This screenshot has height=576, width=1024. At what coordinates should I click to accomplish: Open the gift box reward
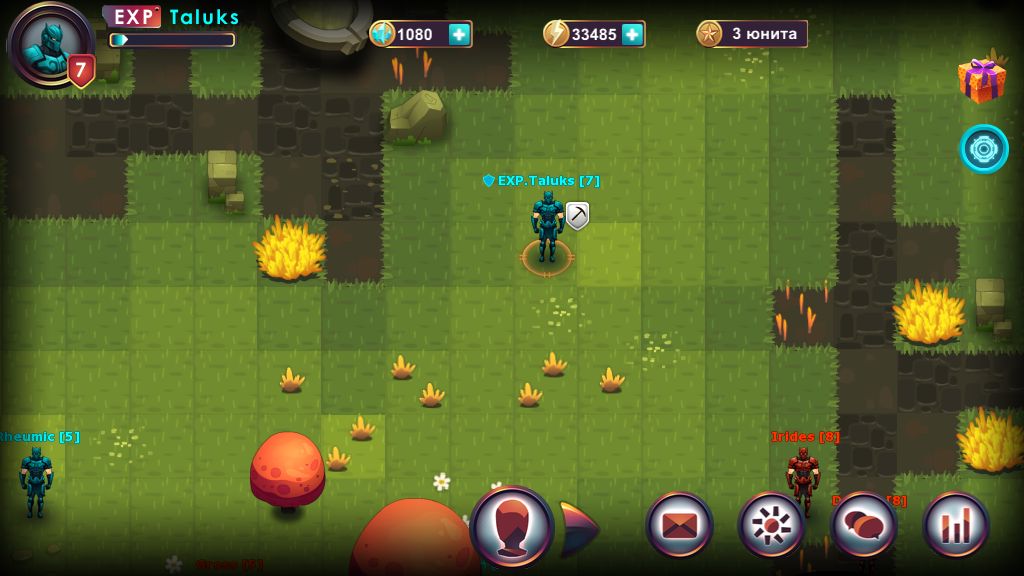point(981,79)
